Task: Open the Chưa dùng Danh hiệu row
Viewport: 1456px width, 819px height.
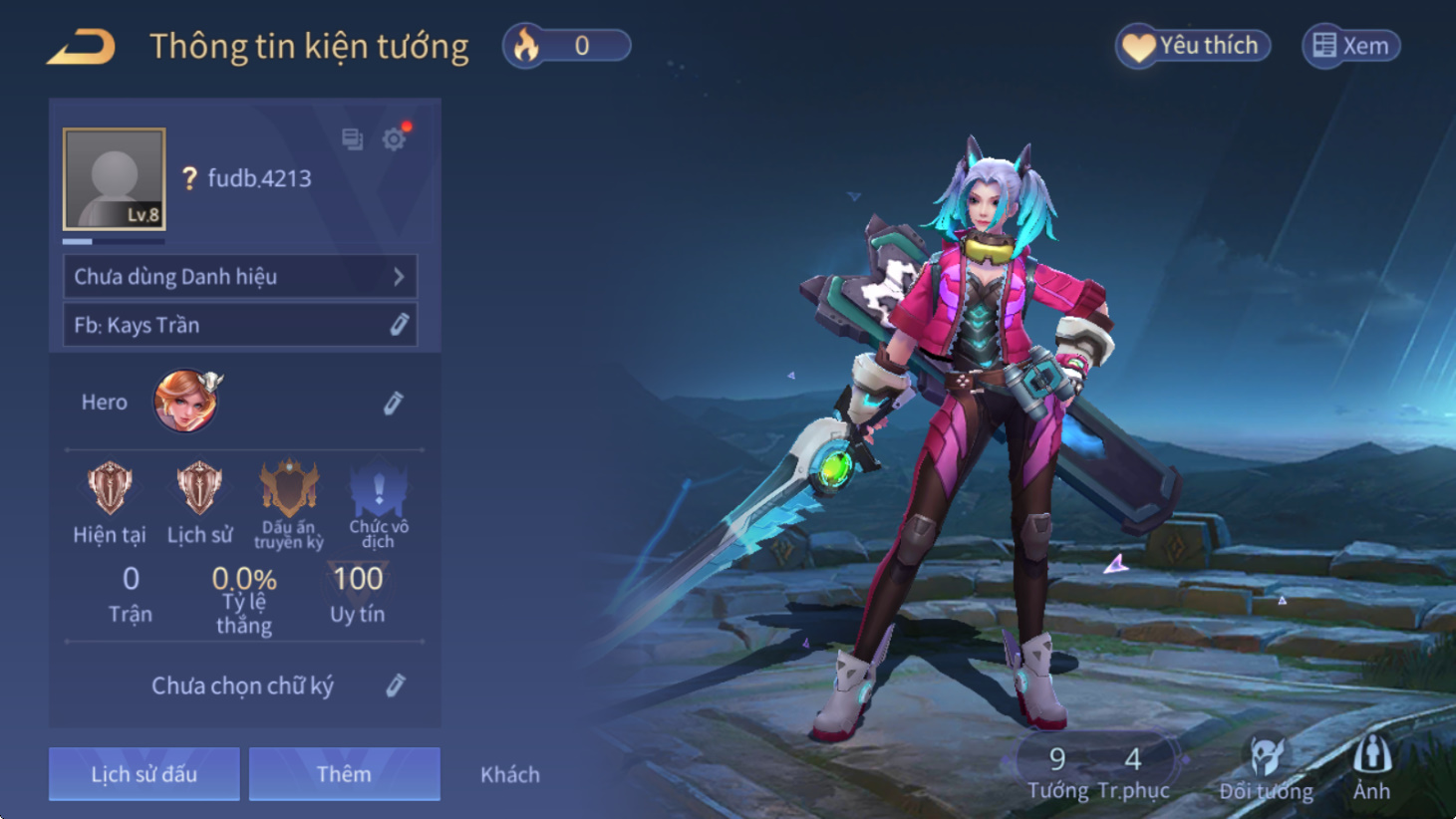Action: click(239, 276)
